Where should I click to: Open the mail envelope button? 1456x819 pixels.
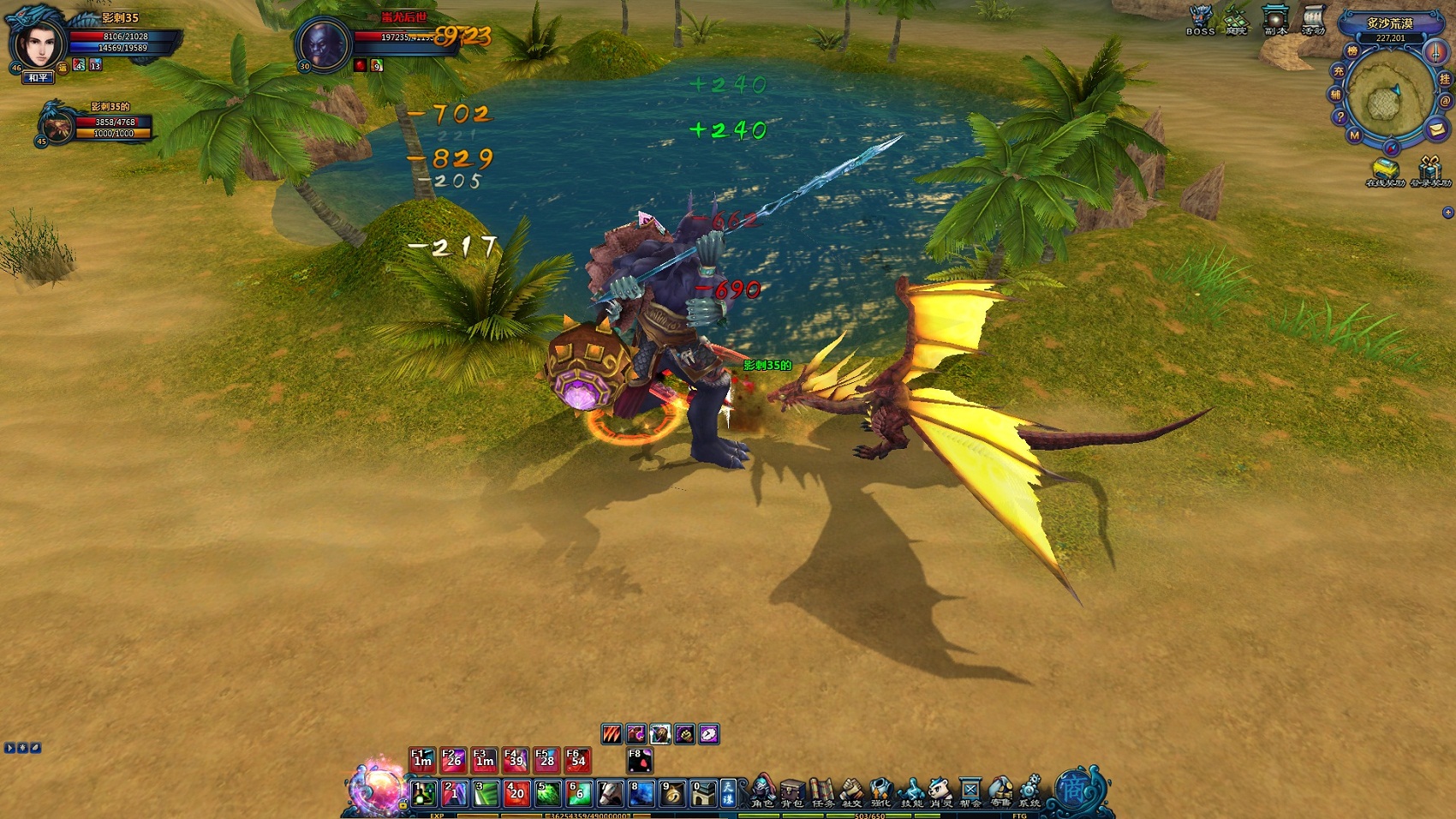pyautogui.click(x=1437, y=129)
